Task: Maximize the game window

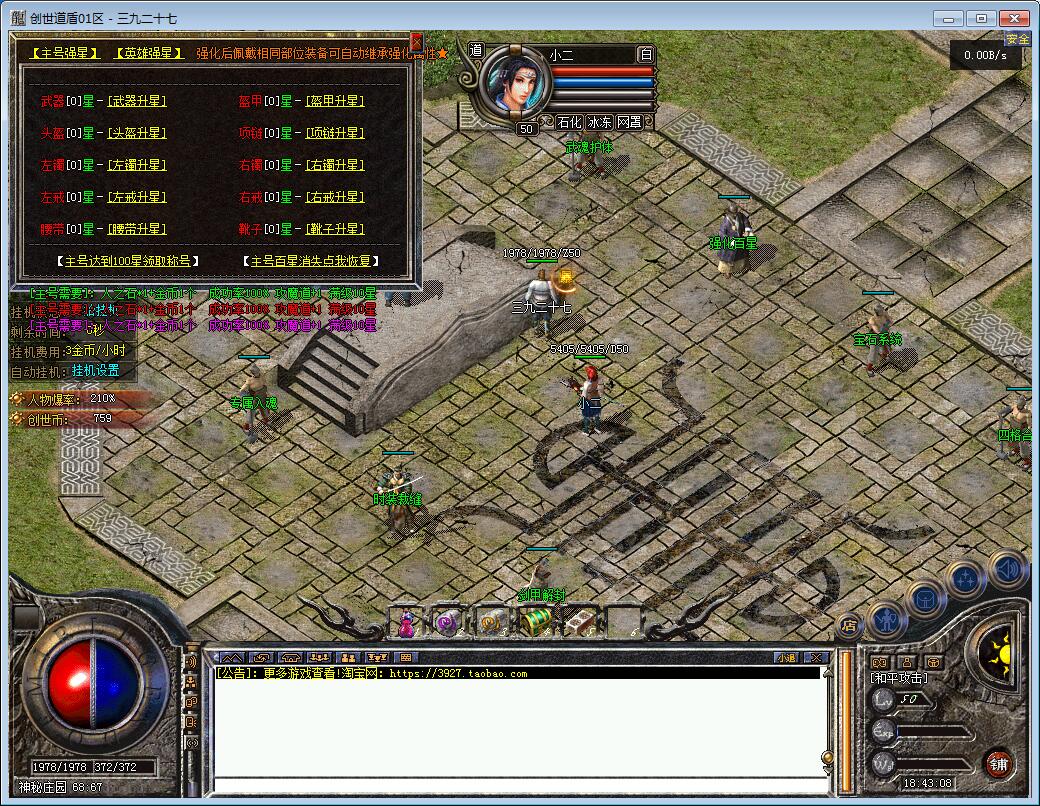Action: (x=982, y=18)
